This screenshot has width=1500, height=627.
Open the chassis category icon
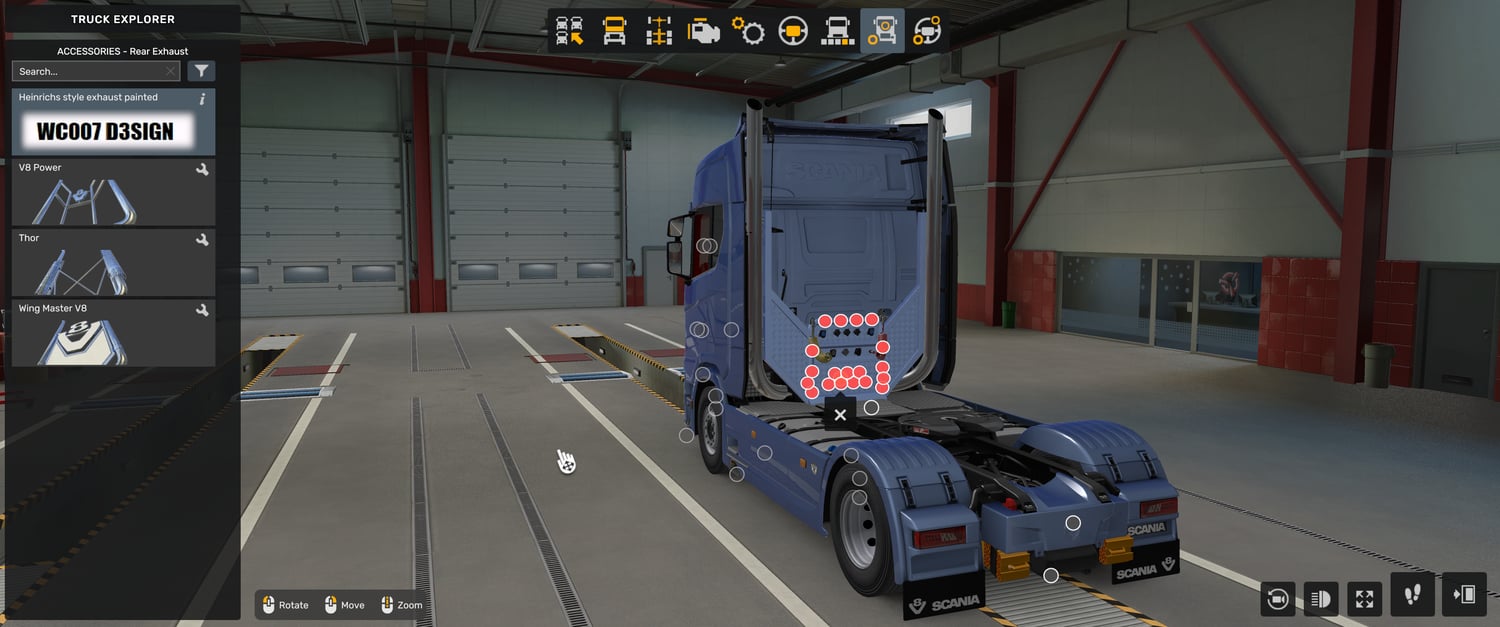pyautogui.click(x=659, y=31)
